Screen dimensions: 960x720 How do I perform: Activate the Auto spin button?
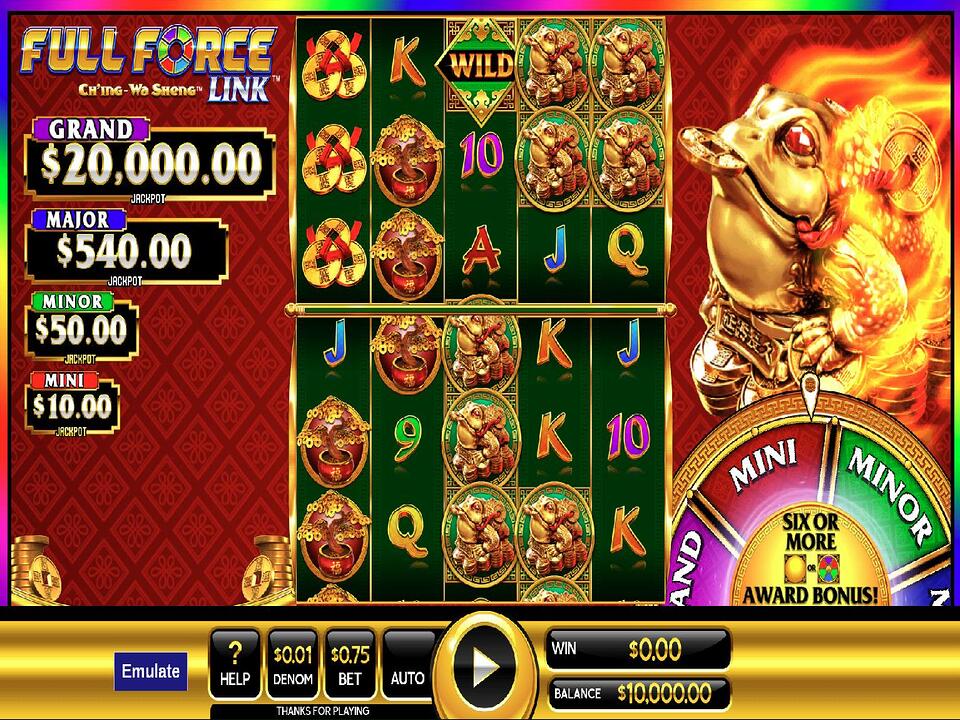tap(408, 666)
